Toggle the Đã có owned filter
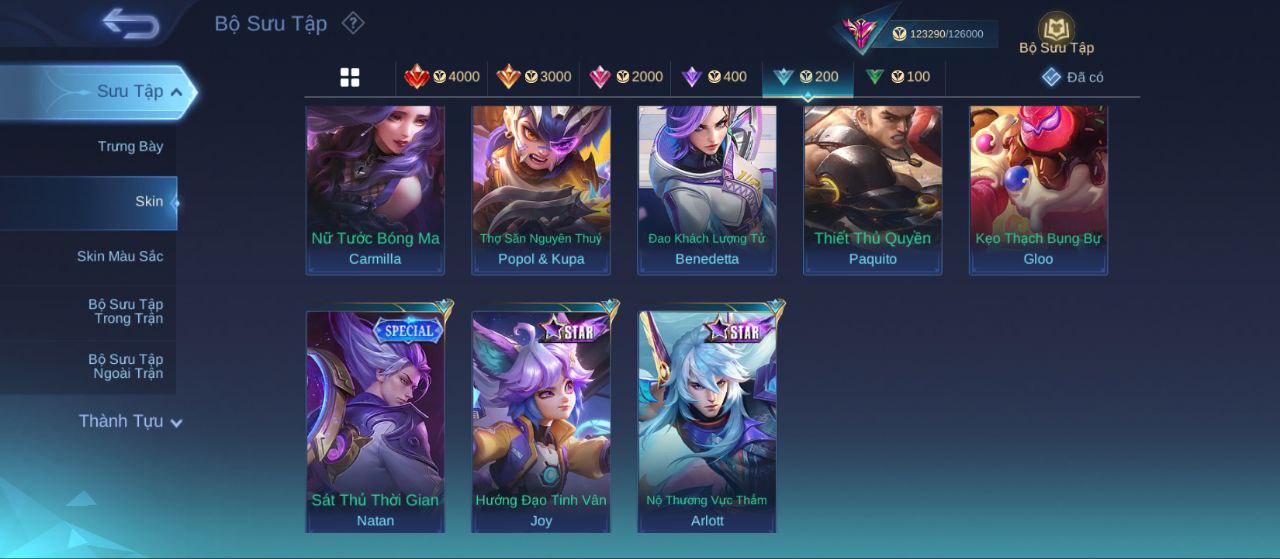Image resolution: width=1280 pixels, height=559 pixels. (1073, 77)
